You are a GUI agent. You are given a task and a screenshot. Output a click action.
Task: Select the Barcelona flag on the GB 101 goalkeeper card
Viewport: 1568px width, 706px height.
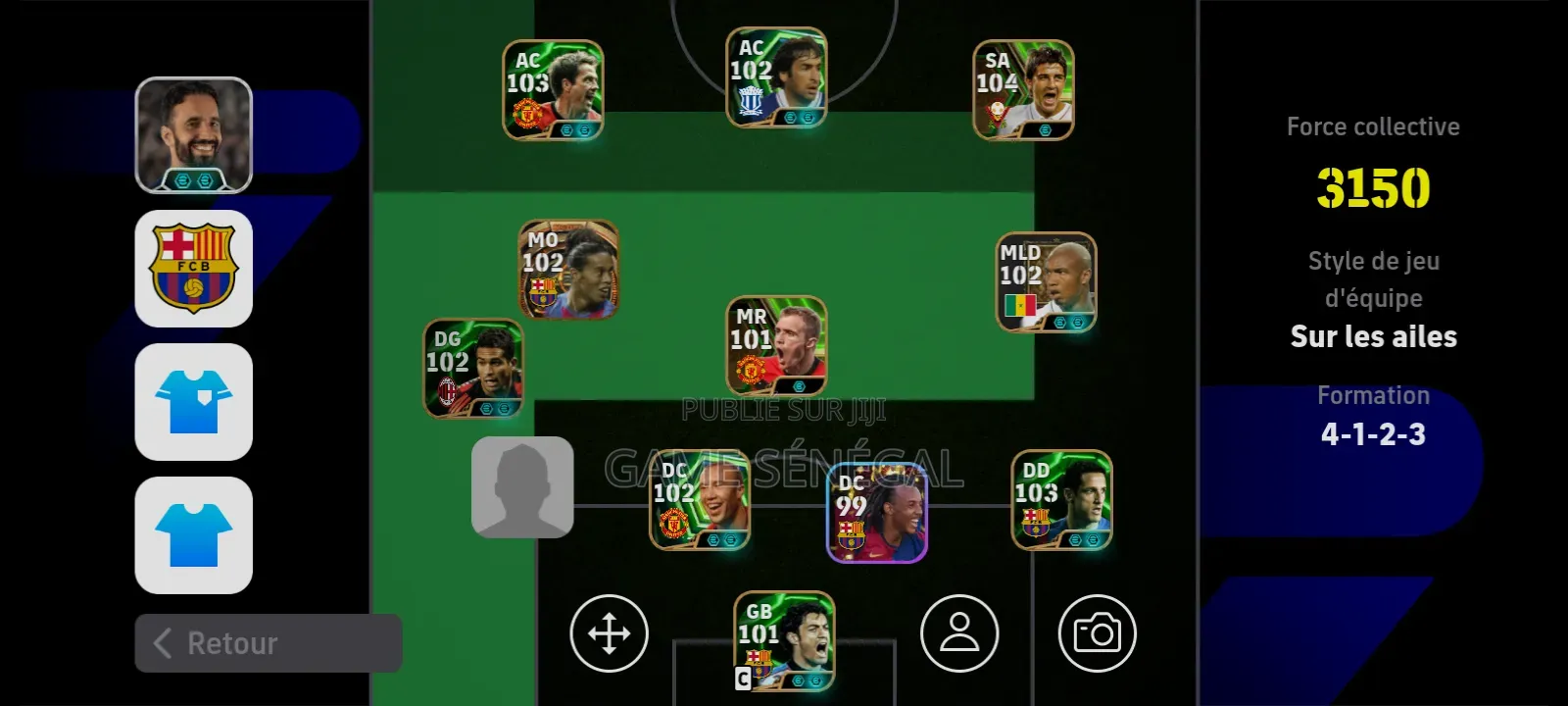pyautogui.click(x=761, y=664)
